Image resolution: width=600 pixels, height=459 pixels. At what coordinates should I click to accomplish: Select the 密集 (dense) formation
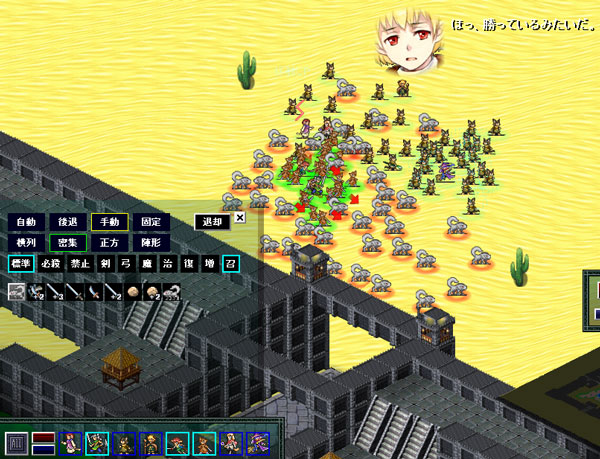point(67,242)
